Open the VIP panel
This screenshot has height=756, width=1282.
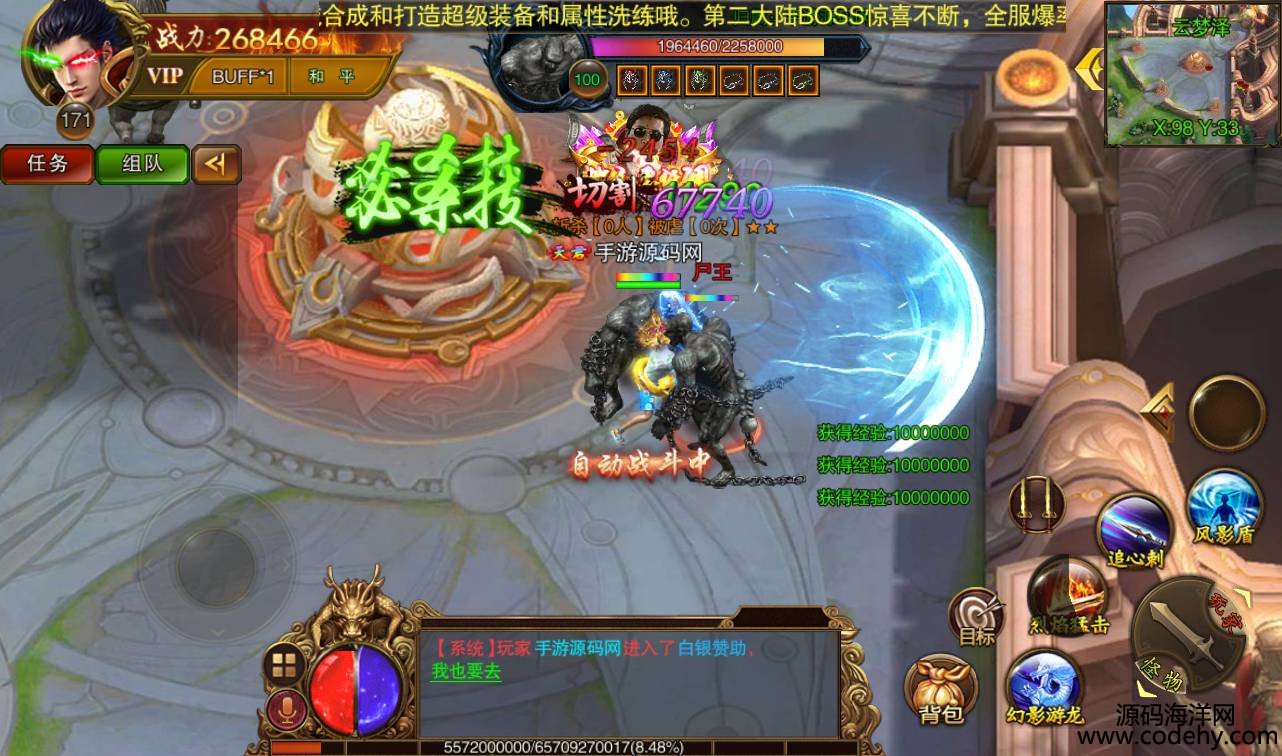(x=165, y=76)
